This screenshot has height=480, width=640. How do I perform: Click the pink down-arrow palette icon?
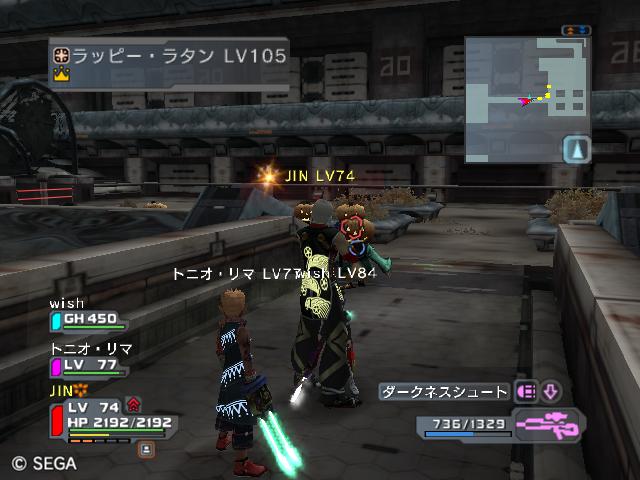(x=551, y=392)
